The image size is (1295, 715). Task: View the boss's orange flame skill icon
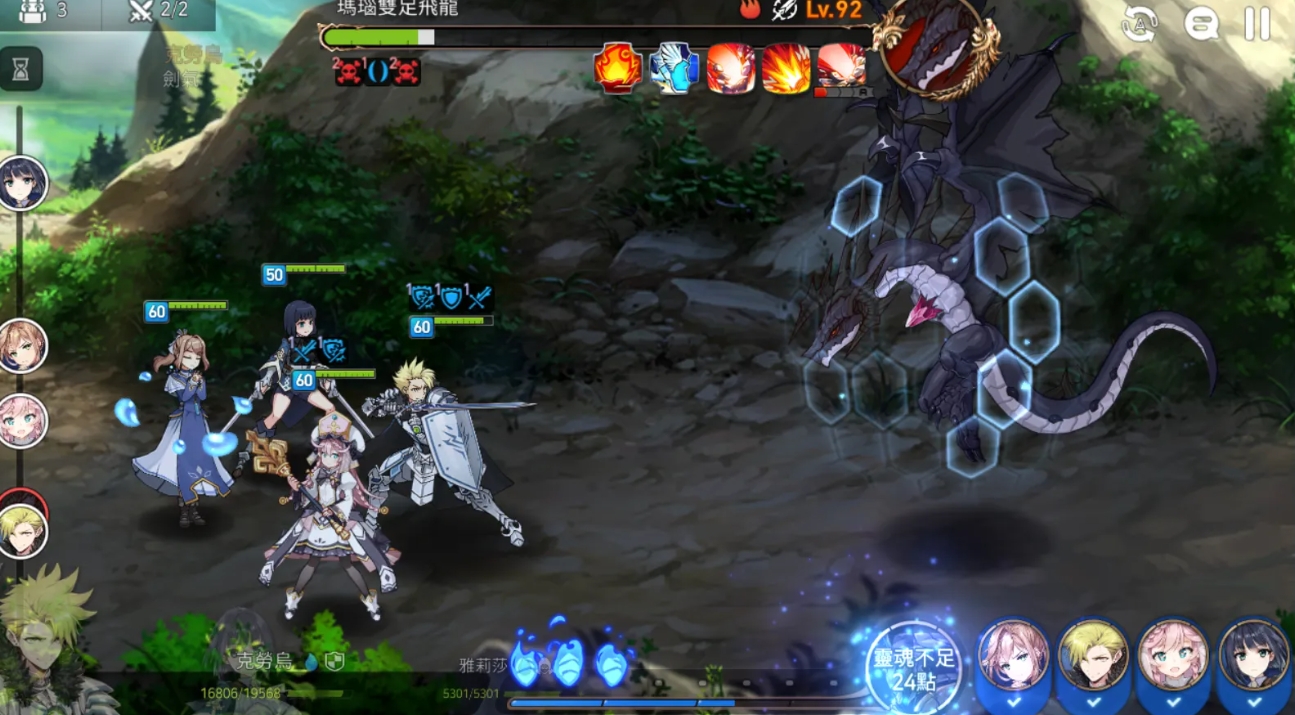(618, 68)
